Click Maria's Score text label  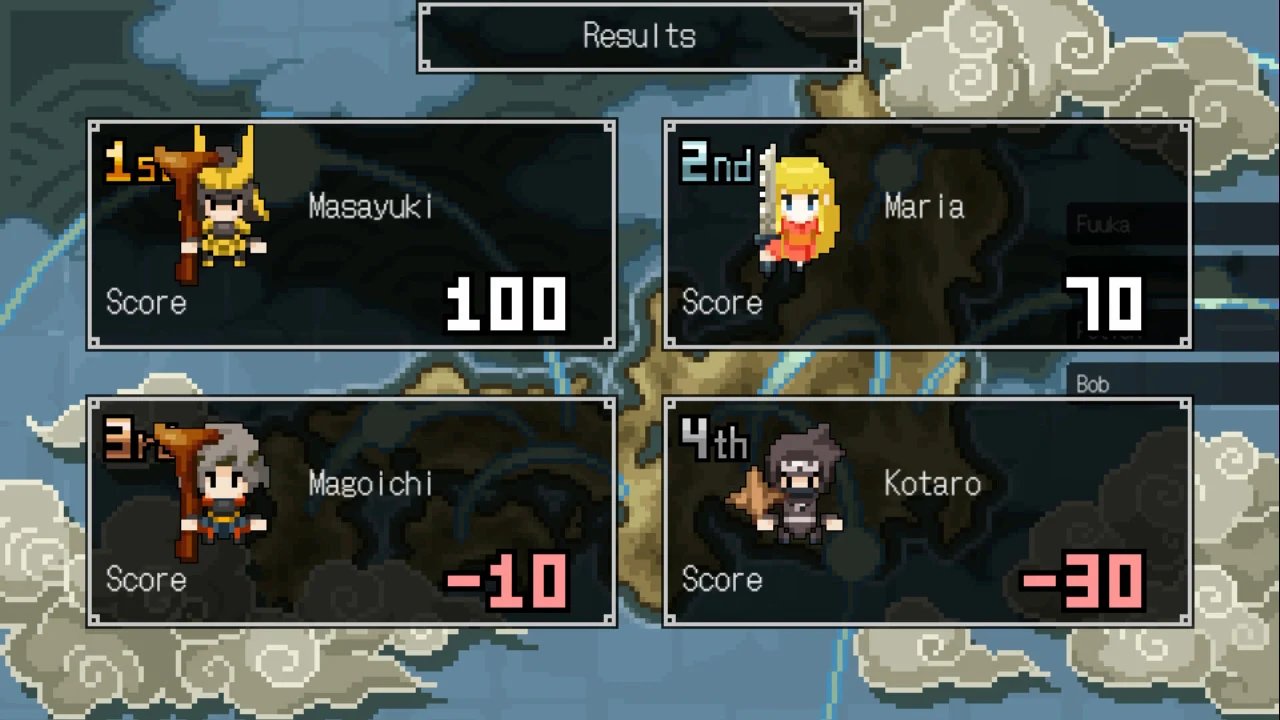tap(722, 302)
